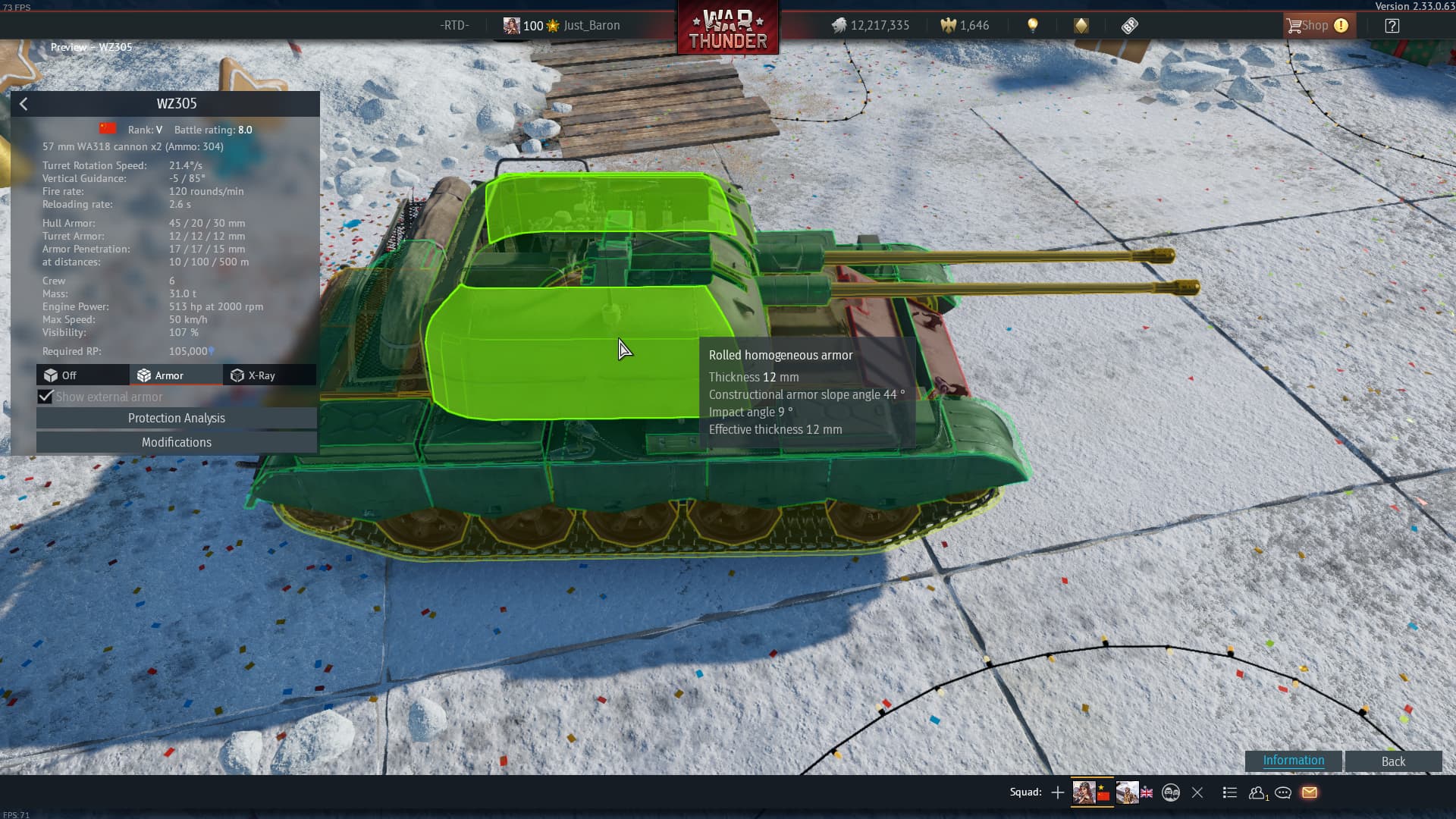Open the Battle Pass BP icon
The height and width of the screenshot is (819, 1456).
1130,25
